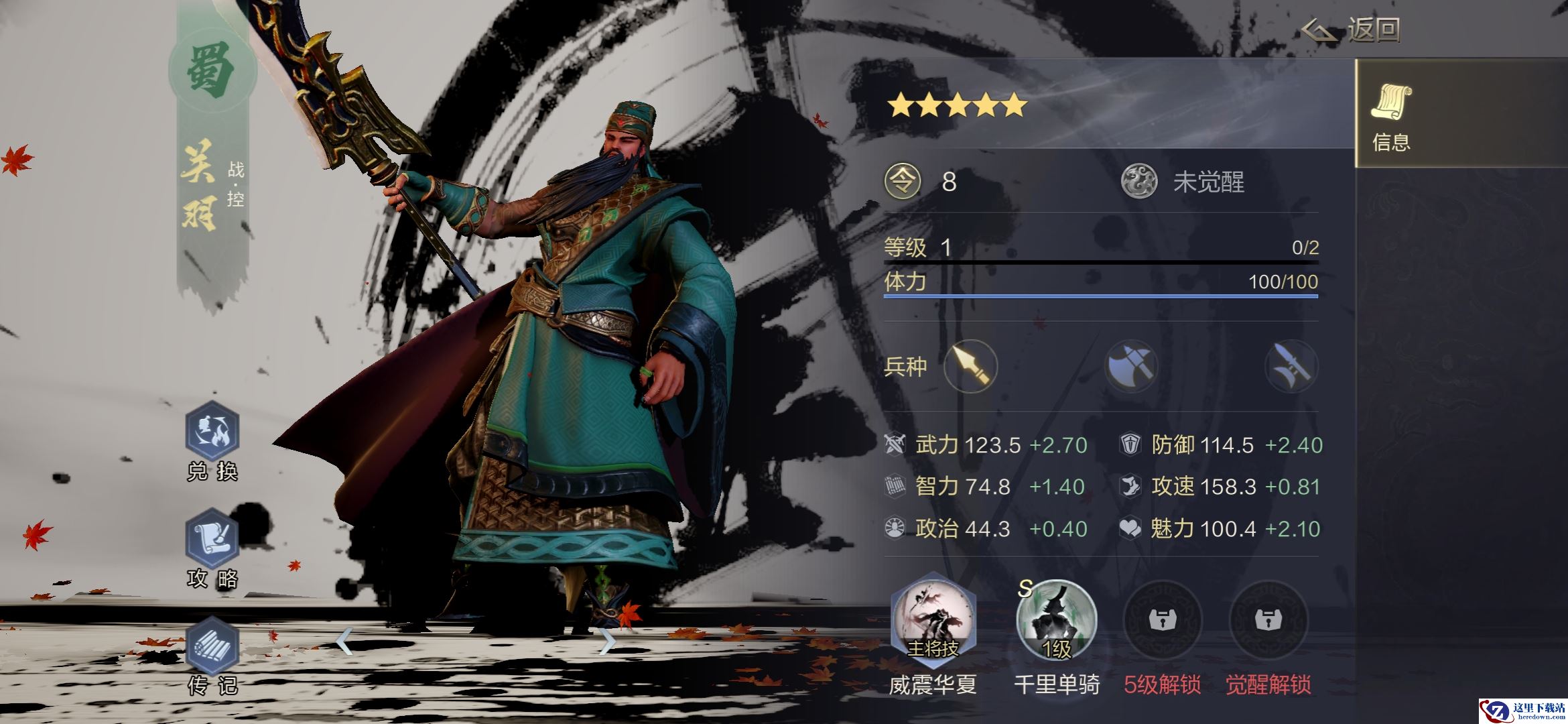Screen dimensions: 1568x724
Task: Show the next hero with the right arrow
Action: [x=606, y=642]
